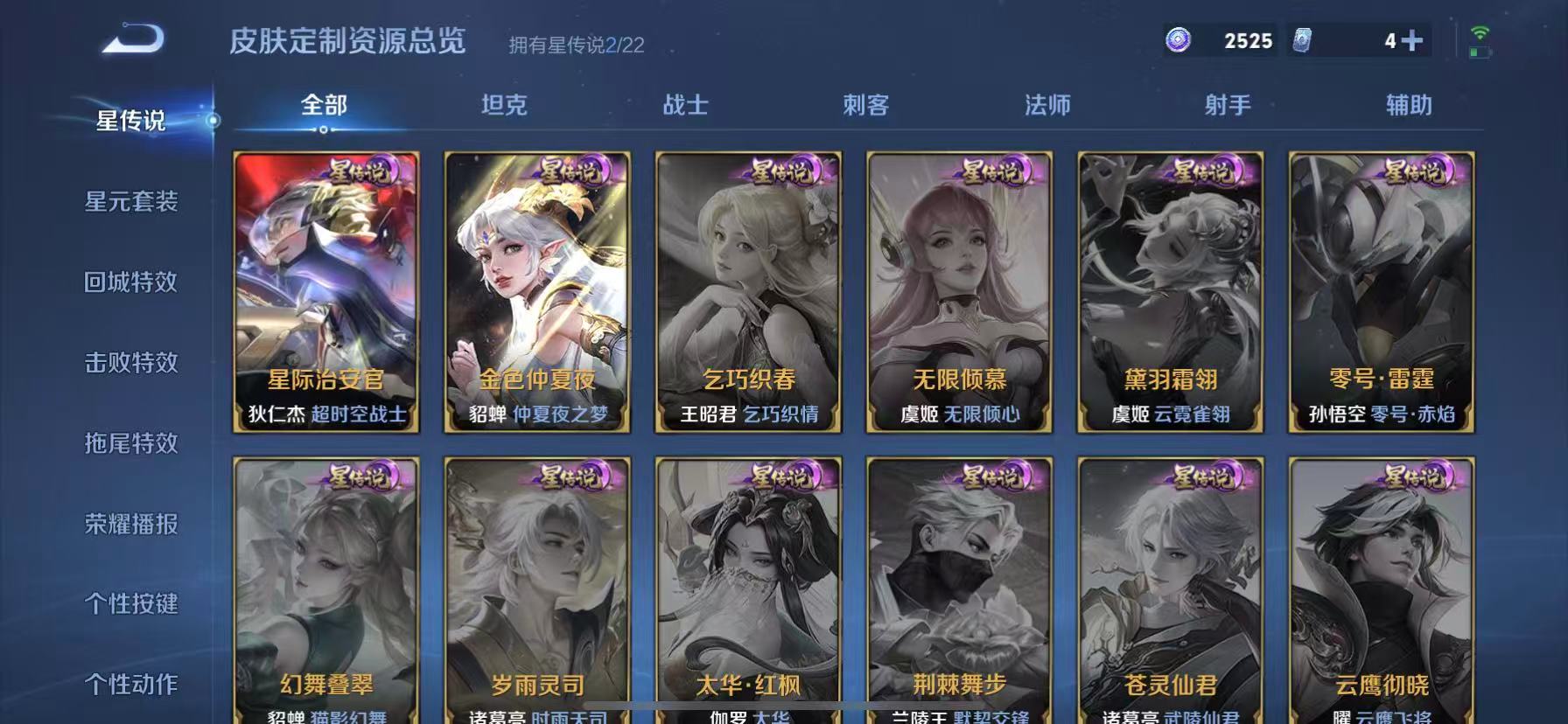Switch to the 法师 filter tab
The width and height of the screenshot is (1568, 724).
(x=1049, y=105)
